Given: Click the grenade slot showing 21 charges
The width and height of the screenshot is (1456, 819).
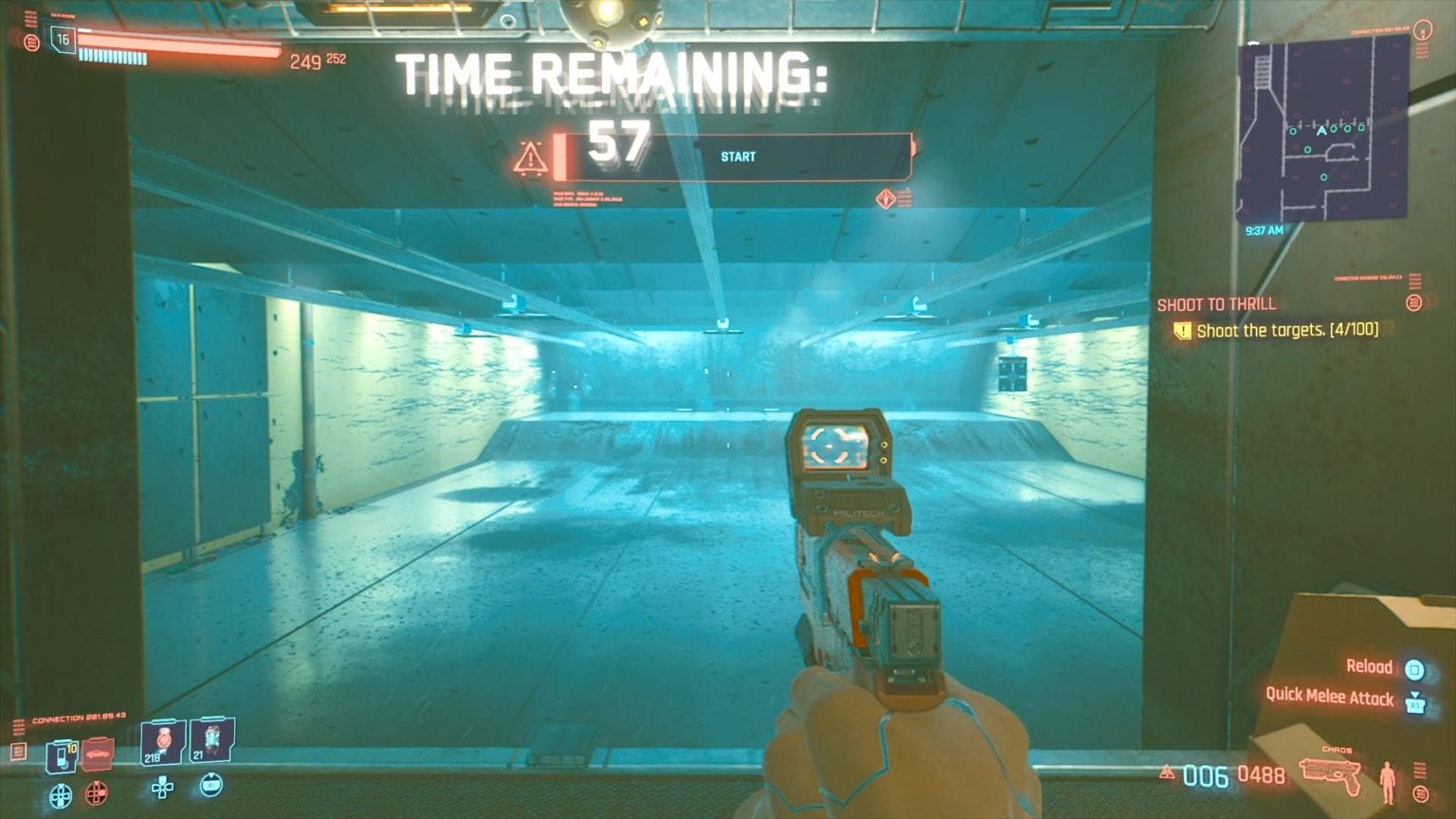Looking at the screenshot, I should tap(210, 743).
